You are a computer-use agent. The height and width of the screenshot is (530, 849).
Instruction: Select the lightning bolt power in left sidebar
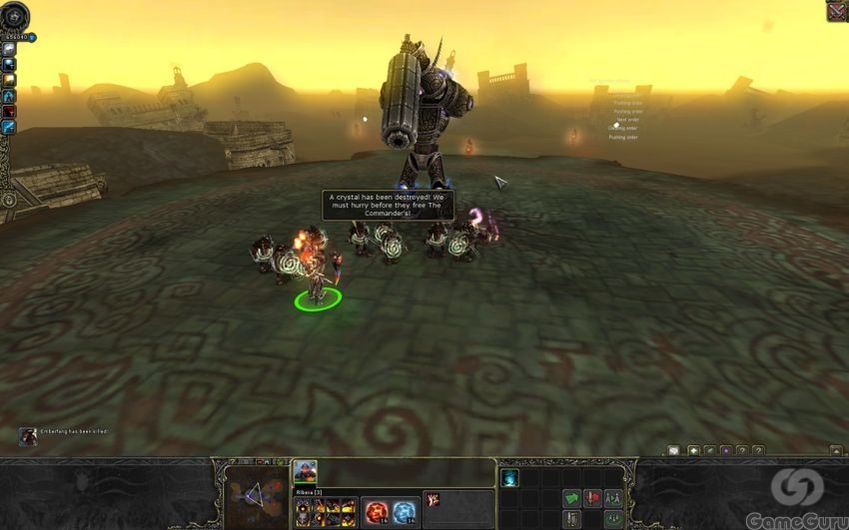coord(8,127)
